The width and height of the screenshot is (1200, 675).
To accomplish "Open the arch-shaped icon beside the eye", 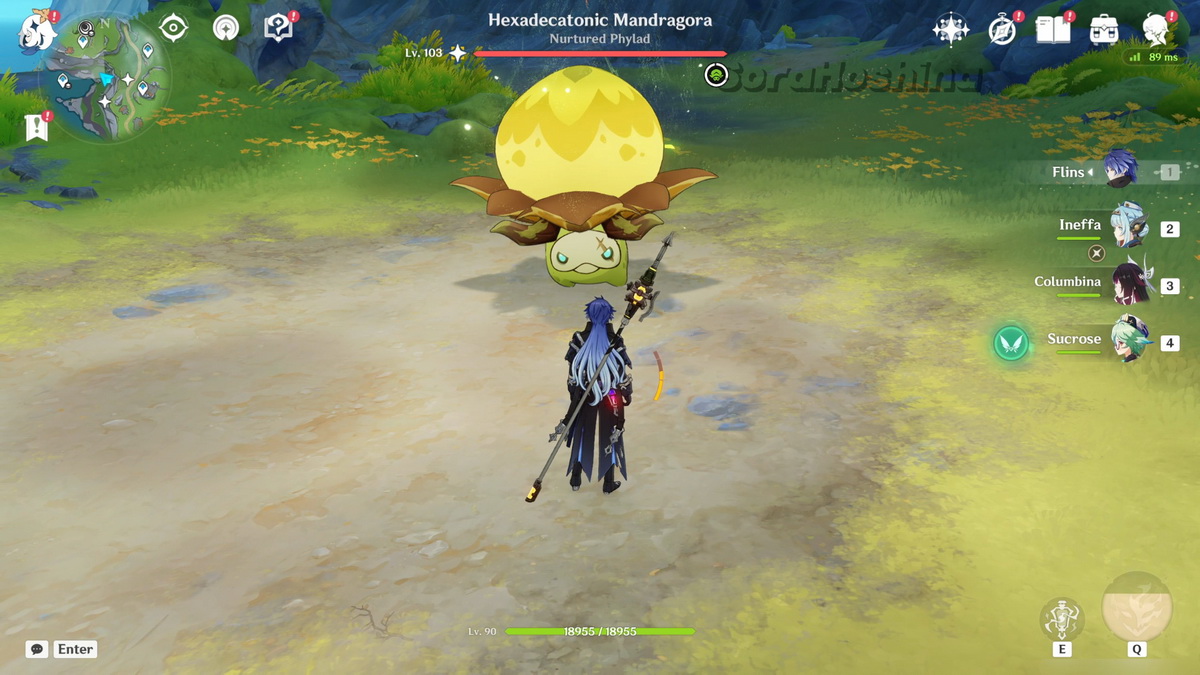I will [226, 28].
